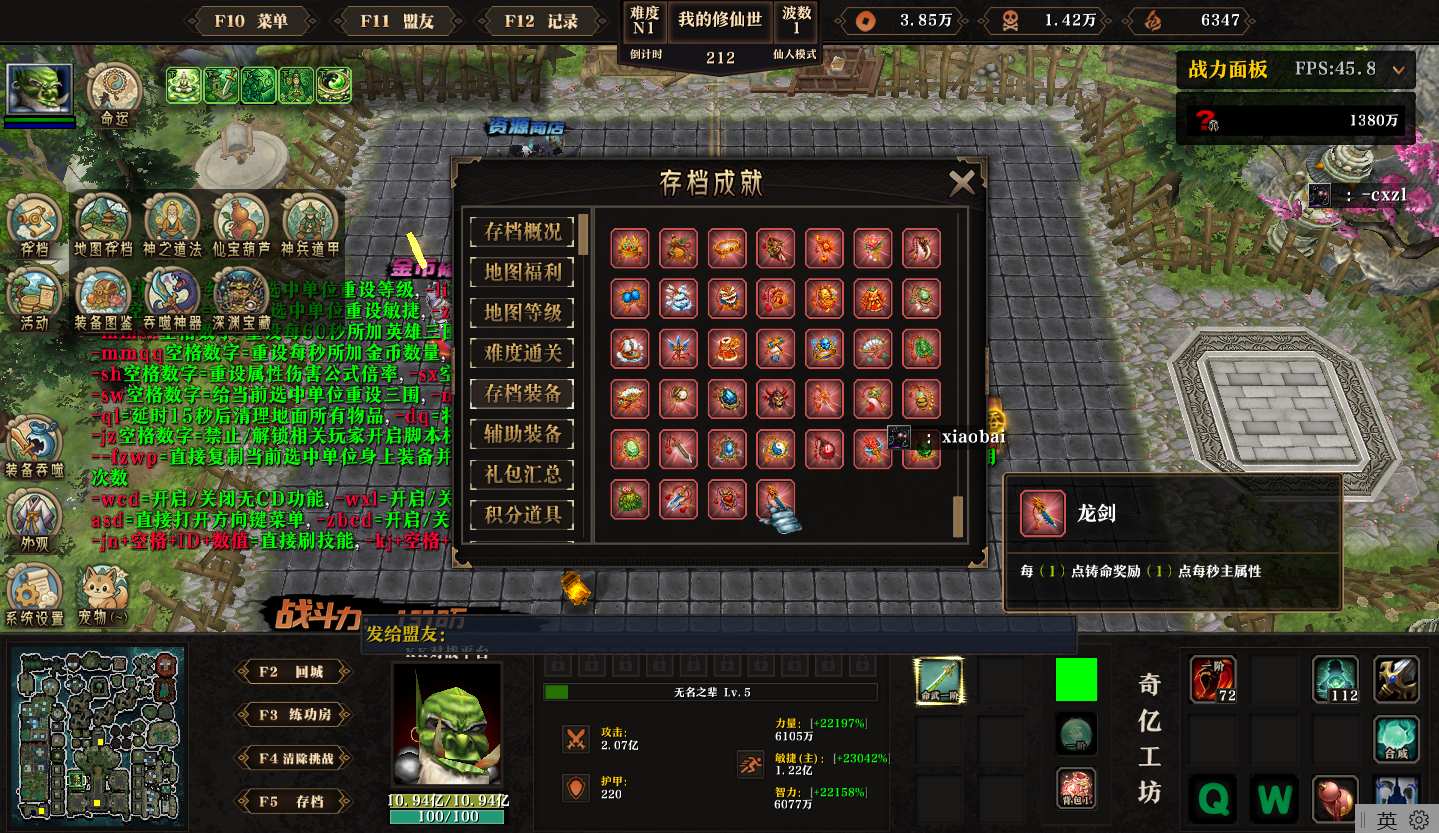The width and height of the screenshot is (1439, 833).
Task: Click the F2 回城 button
Action: [292, 672]
